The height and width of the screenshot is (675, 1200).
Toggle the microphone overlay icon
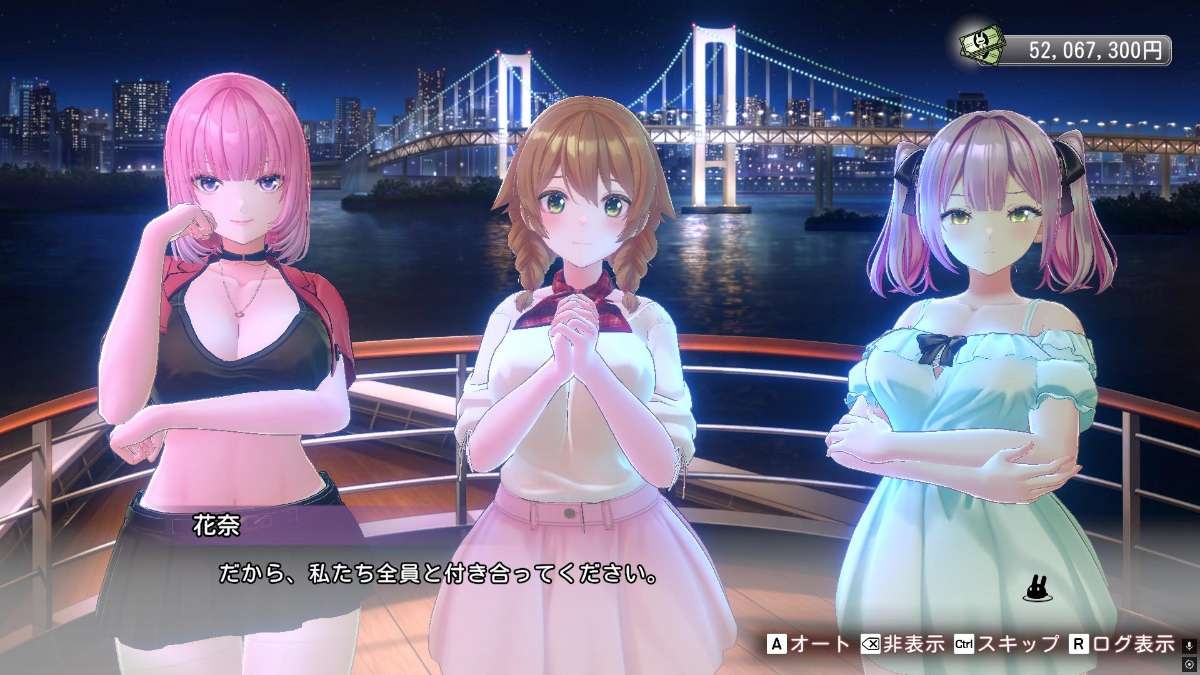tap(1189, 645)
